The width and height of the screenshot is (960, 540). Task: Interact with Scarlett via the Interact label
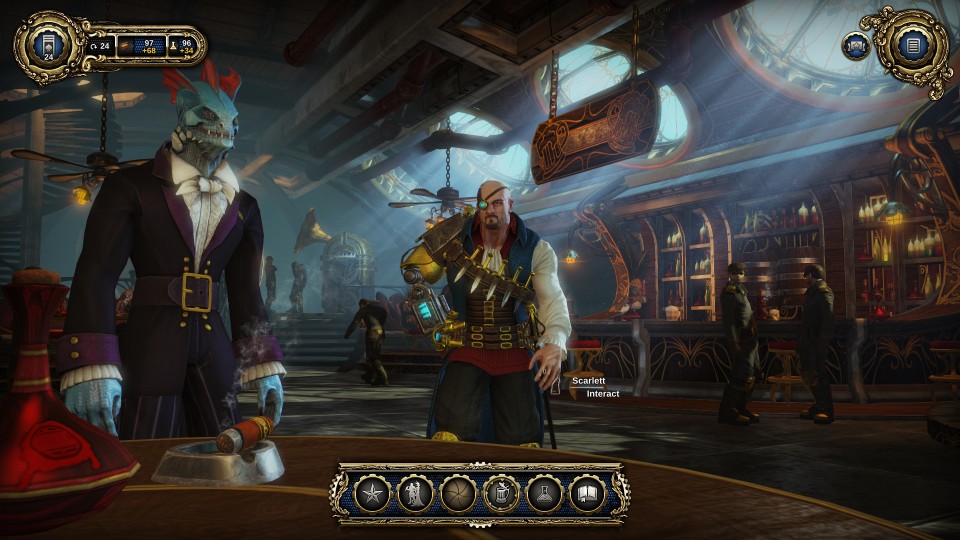coord(602,394)
